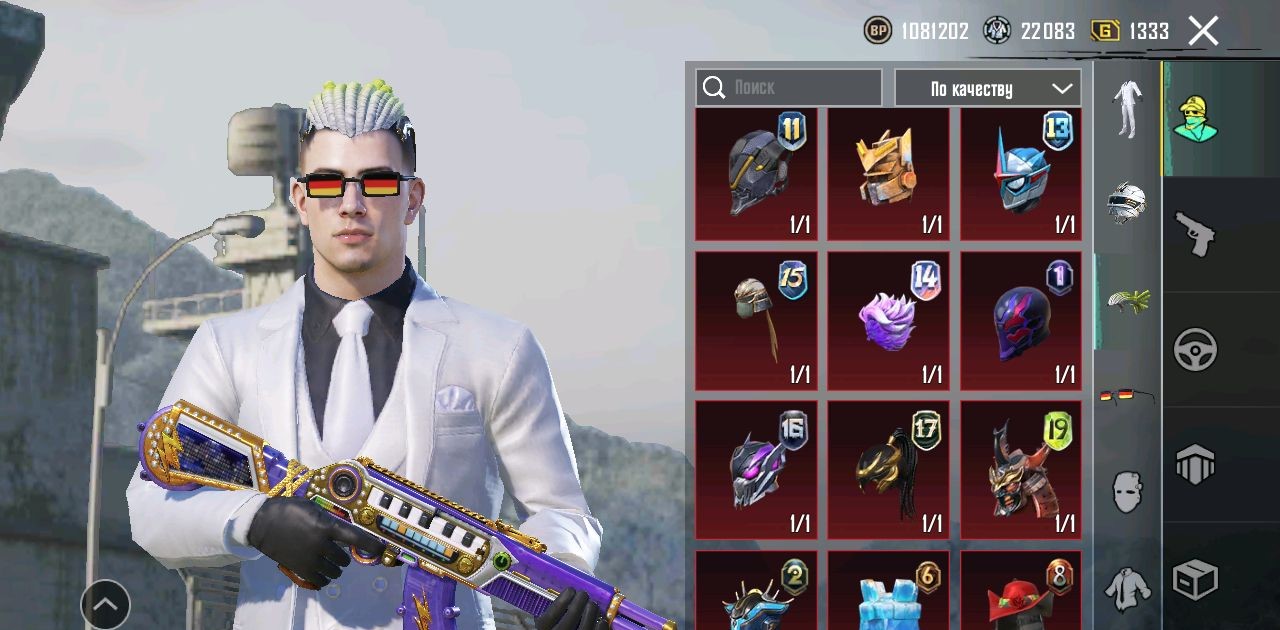Open the pistol weapons tab
Image resolution: width=1280 pixels, height=630 pixels.
tap(1195, 234)
